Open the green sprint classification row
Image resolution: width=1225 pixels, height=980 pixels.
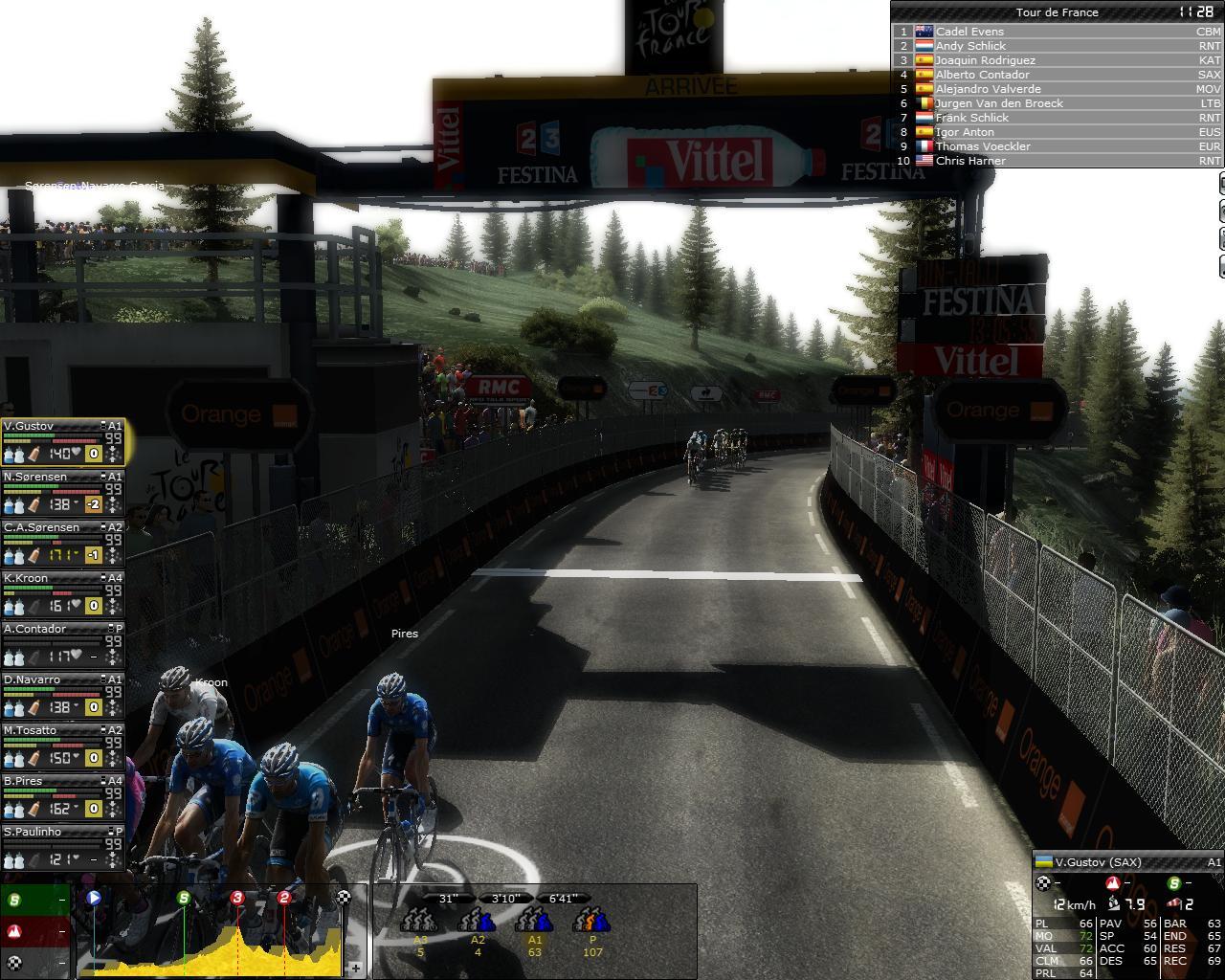tap(35, 901)
